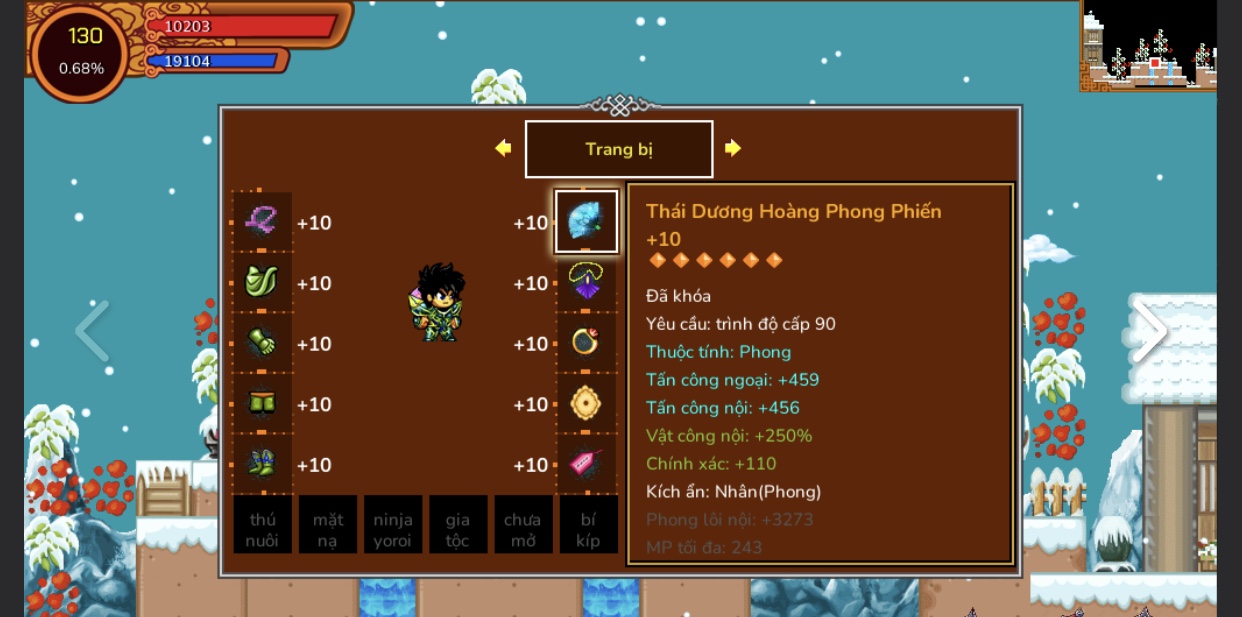1242x617 pixels.
Task: Select the pink talisman tag slot
Action: click(586, 464)
